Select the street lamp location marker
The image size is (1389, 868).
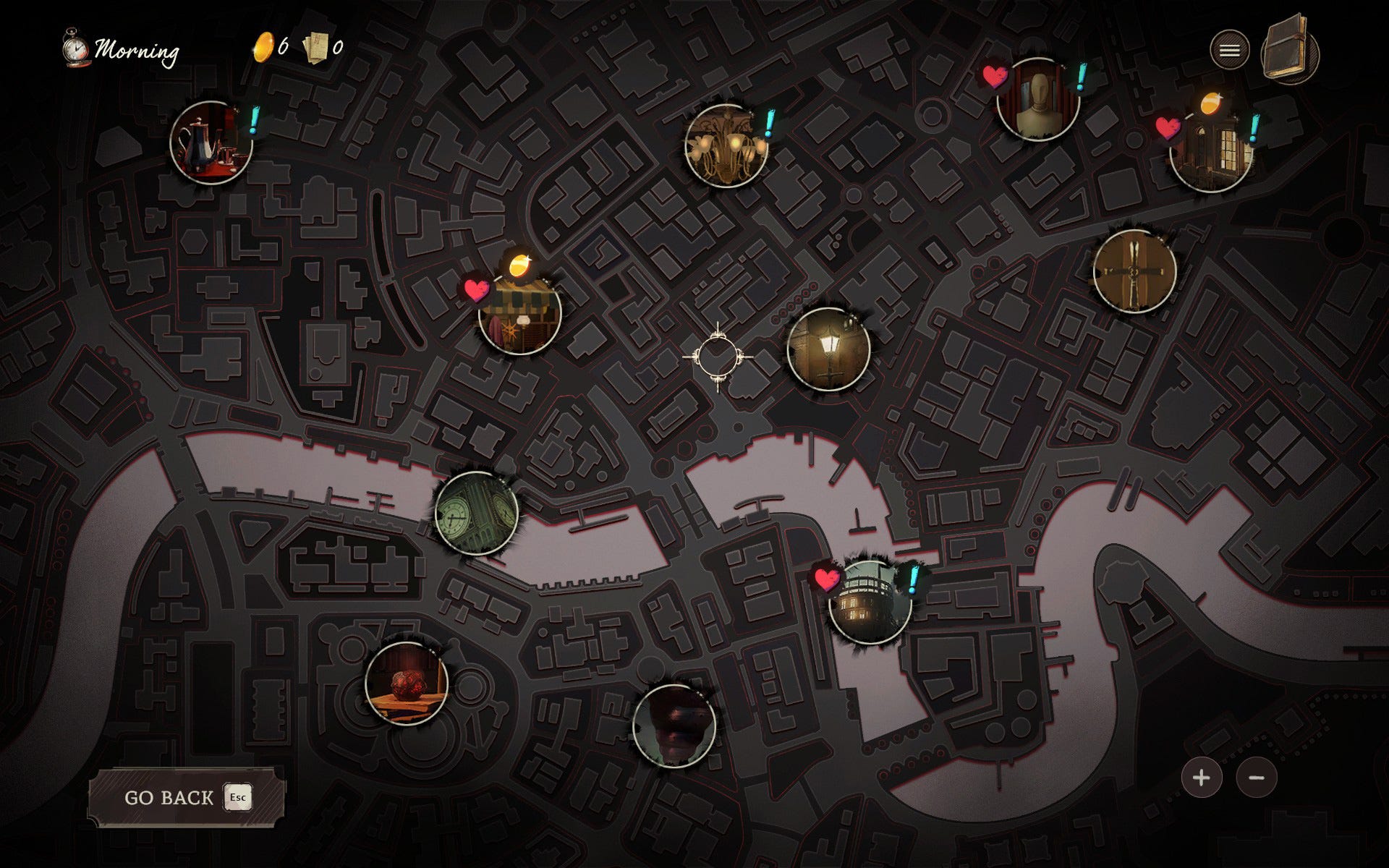828,349
